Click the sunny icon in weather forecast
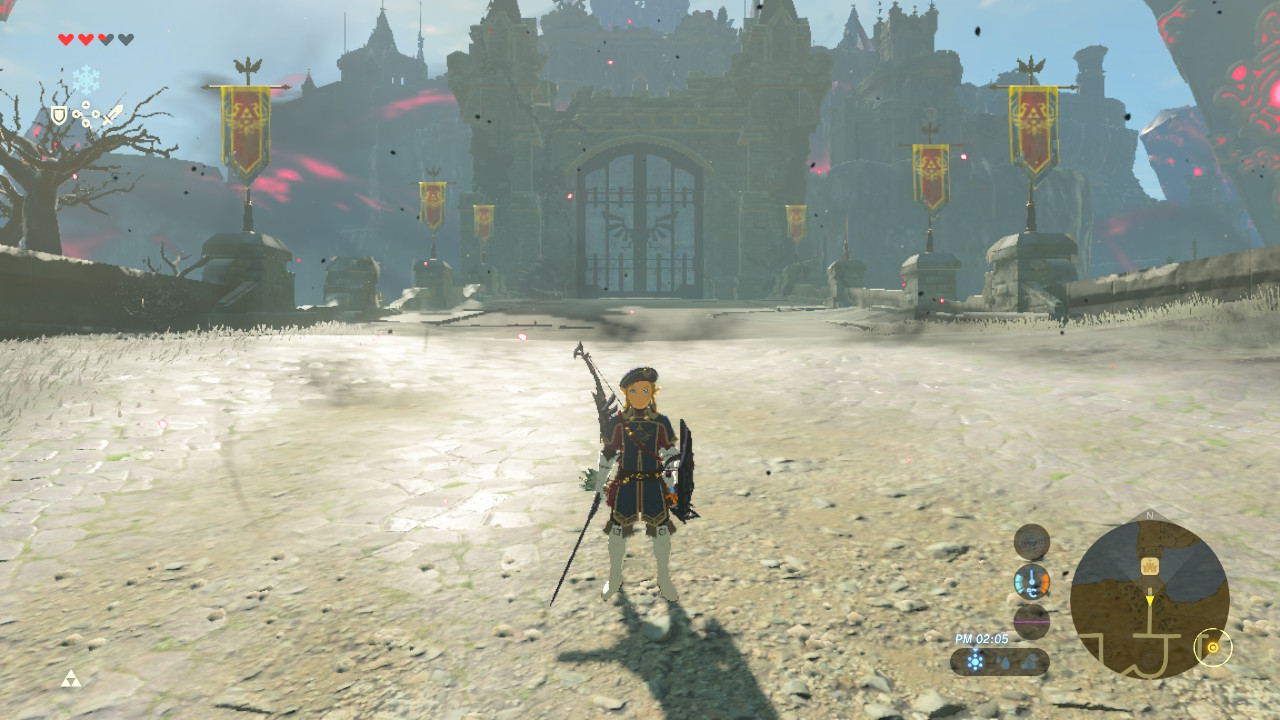Screen dimensions: 1280x720 [x=975, y=661]
